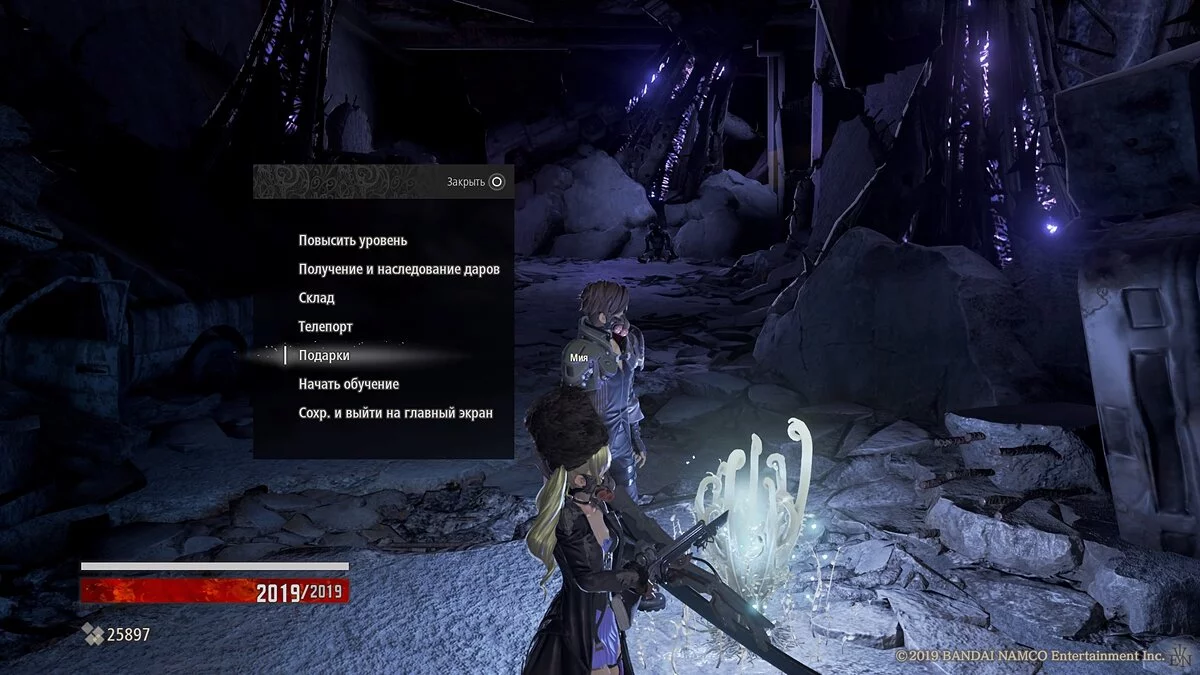Open the 'Телепорт' option

click(325, 327)
